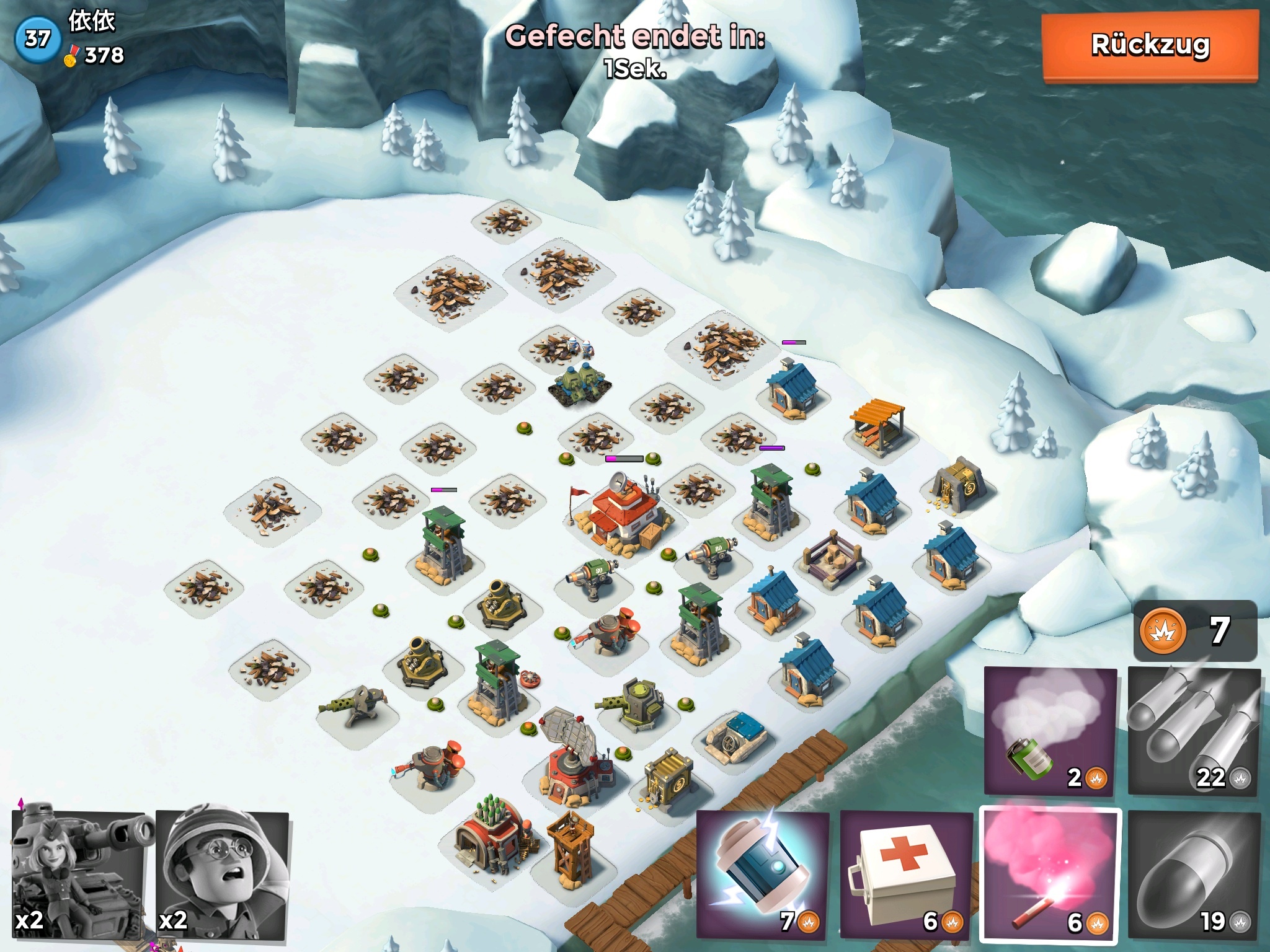Use the Smoke Screen ability
Image resolution: width=1270 pixels, height=952 pixels.
point(1050,731)
